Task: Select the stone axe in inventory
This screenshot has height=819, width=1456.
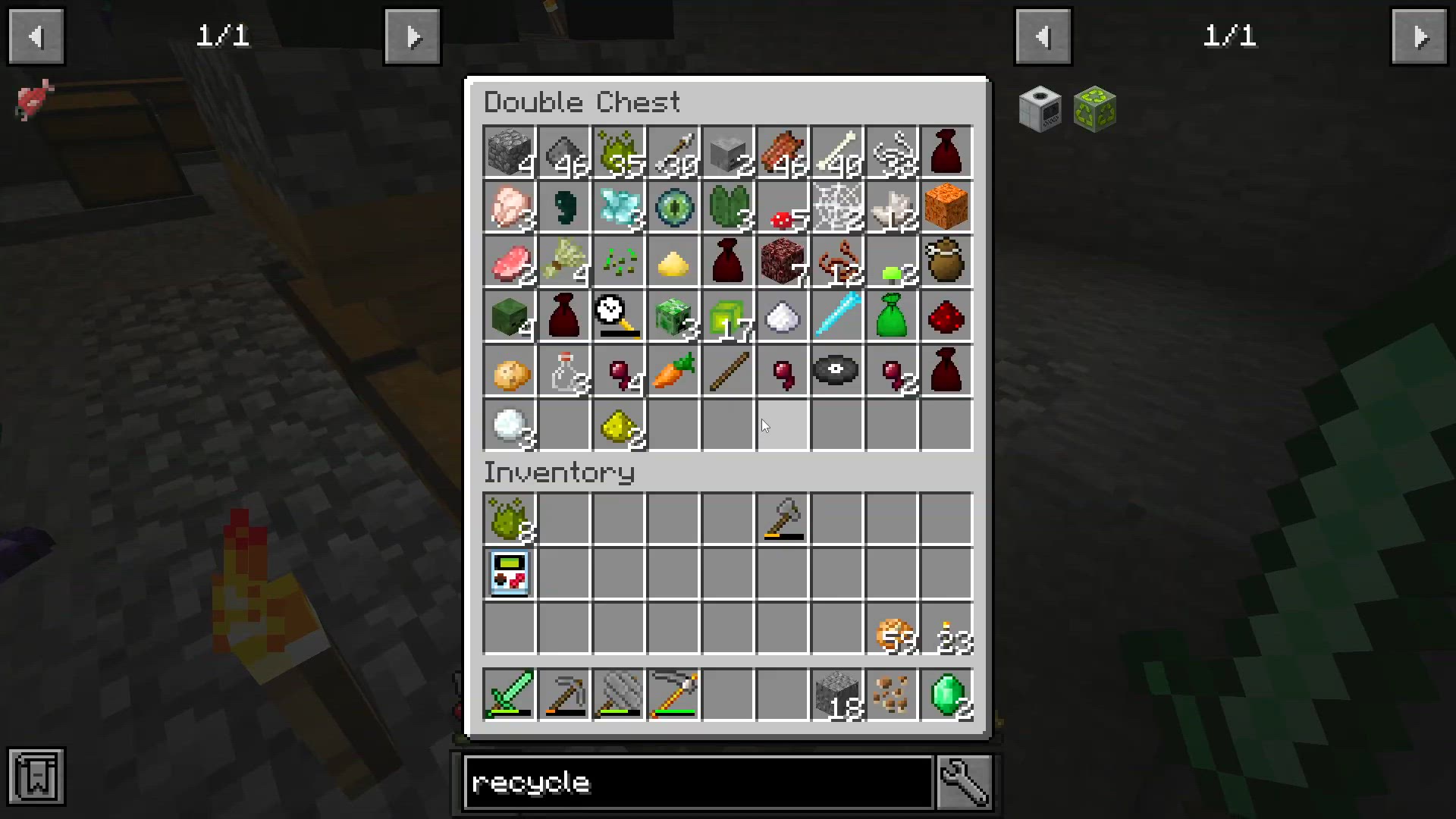Action: (783, 519)
